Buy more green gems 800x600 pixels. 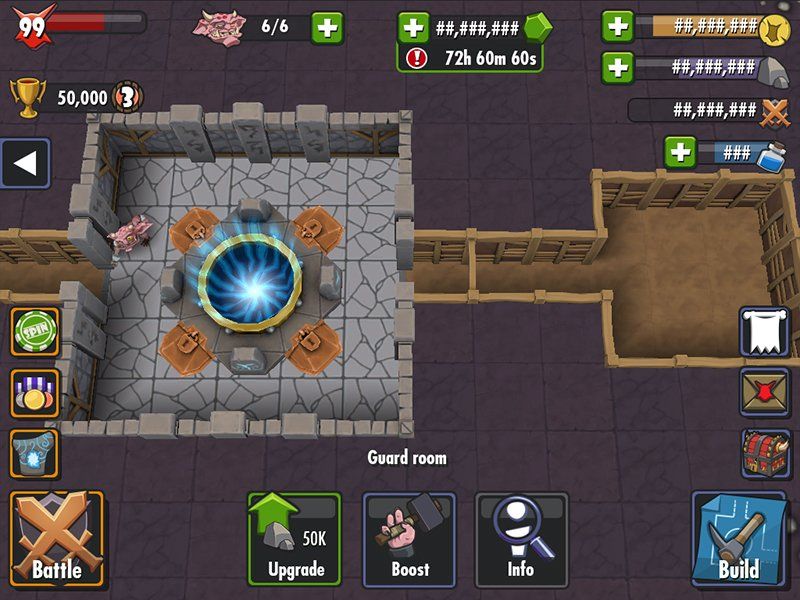(413, 27)
